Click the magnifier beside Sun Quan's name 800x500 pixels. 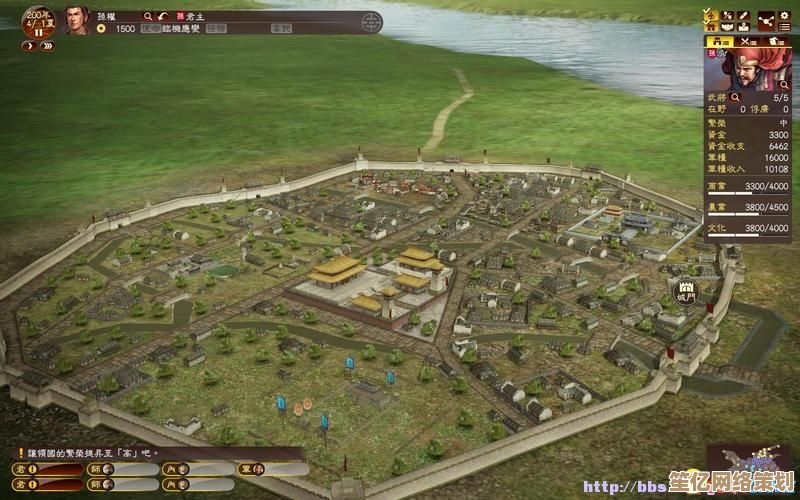tap(148, 16)
